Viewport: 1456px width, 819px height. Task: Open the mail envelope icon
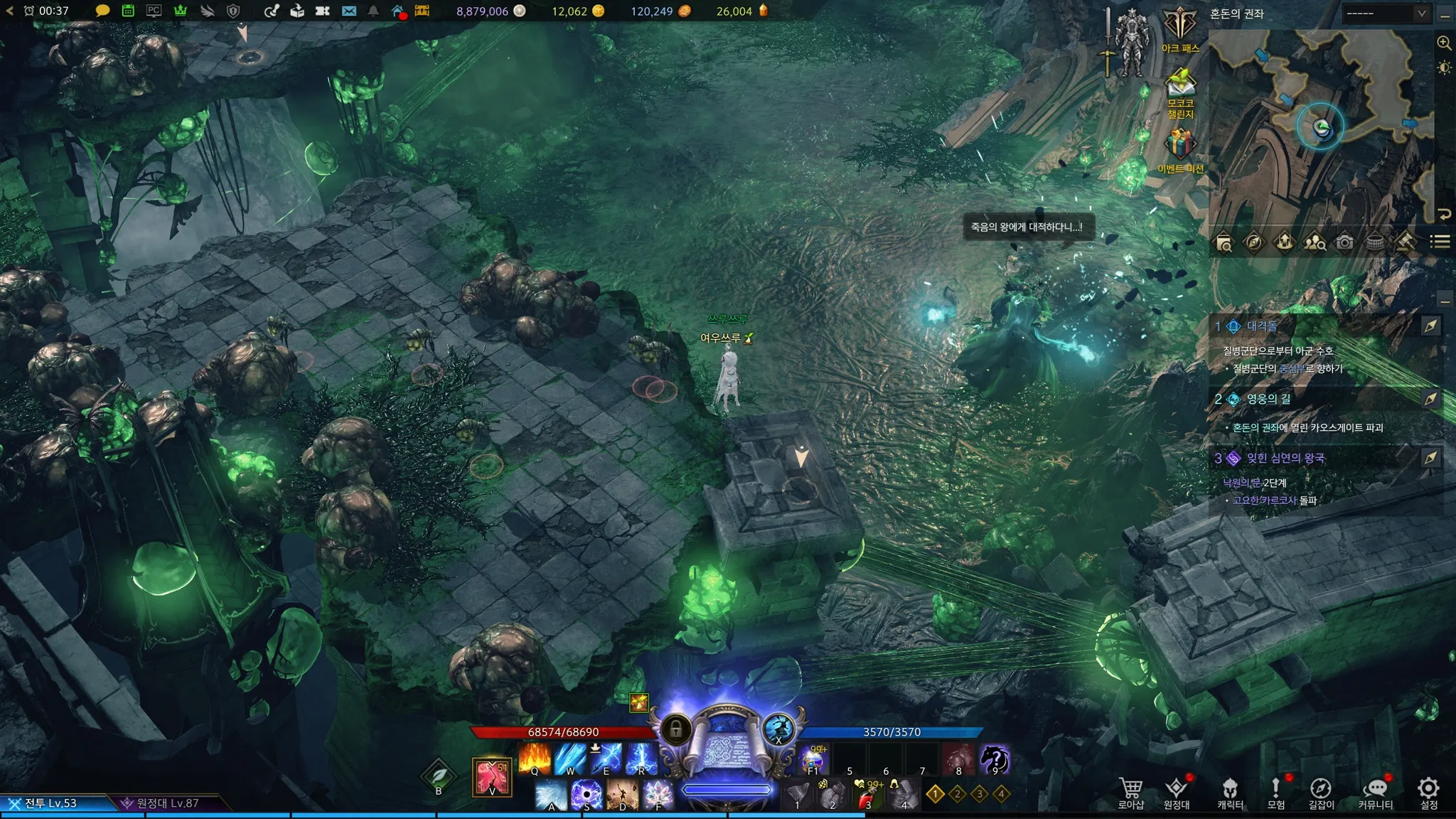[349, 11]
